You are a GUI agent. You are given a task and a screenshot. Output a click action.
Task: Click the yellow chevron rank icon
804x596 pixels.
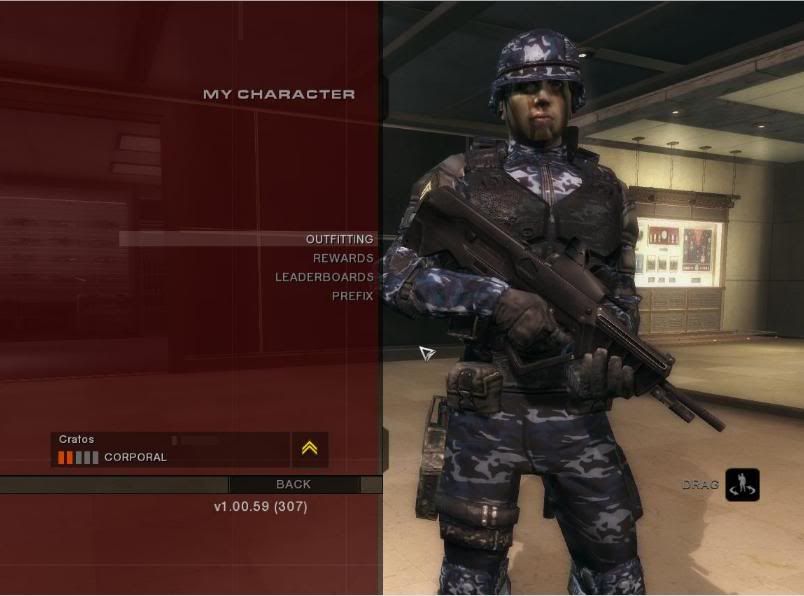click(310, 449)
